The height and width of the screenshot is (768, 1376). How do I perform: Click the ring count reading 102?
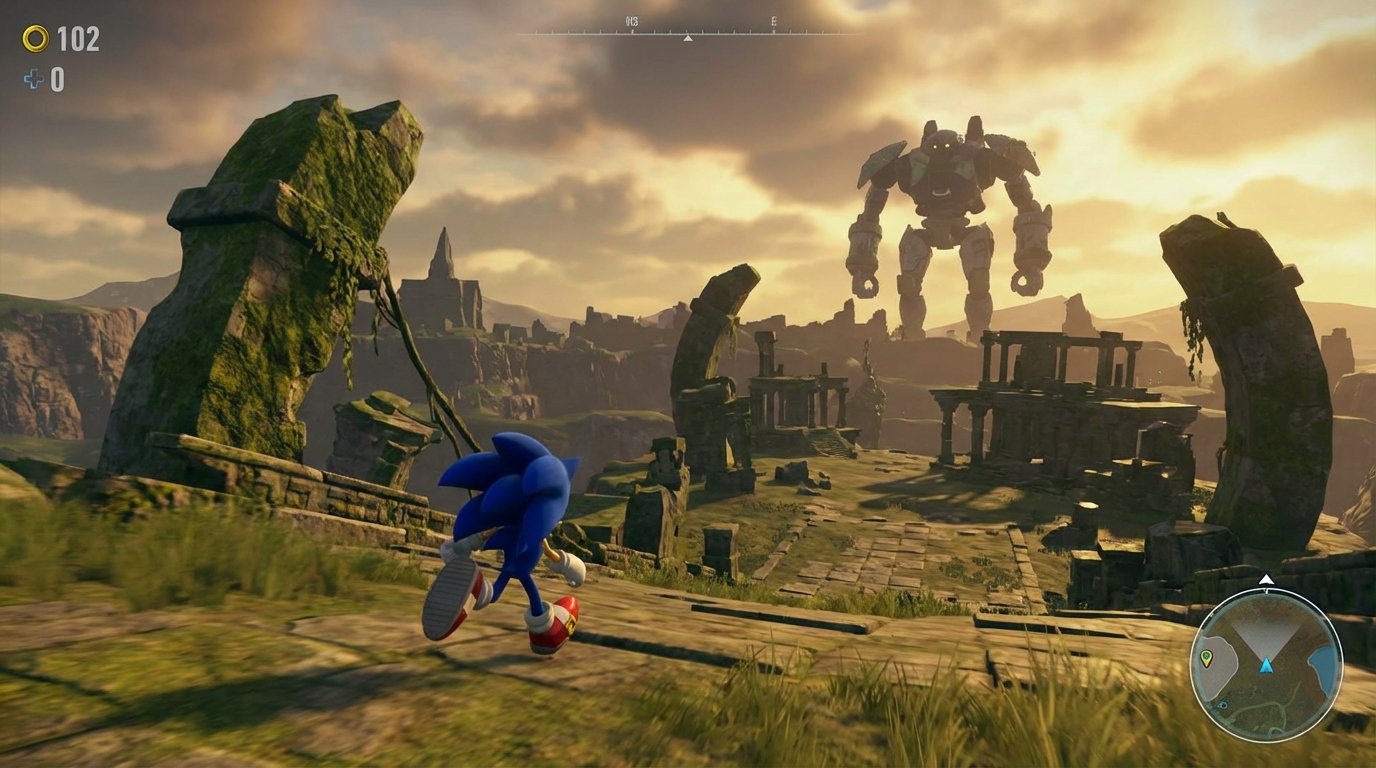point(78,40)
